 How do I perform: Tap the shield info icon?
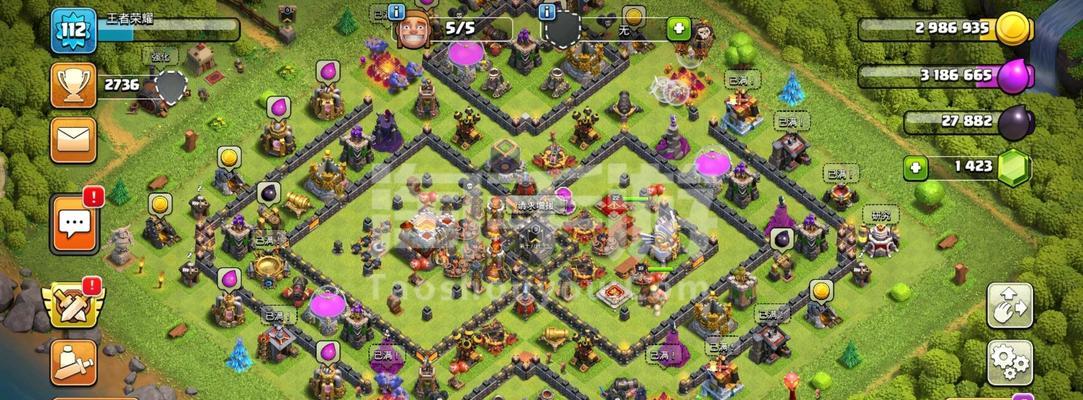[x=547, y=13]
